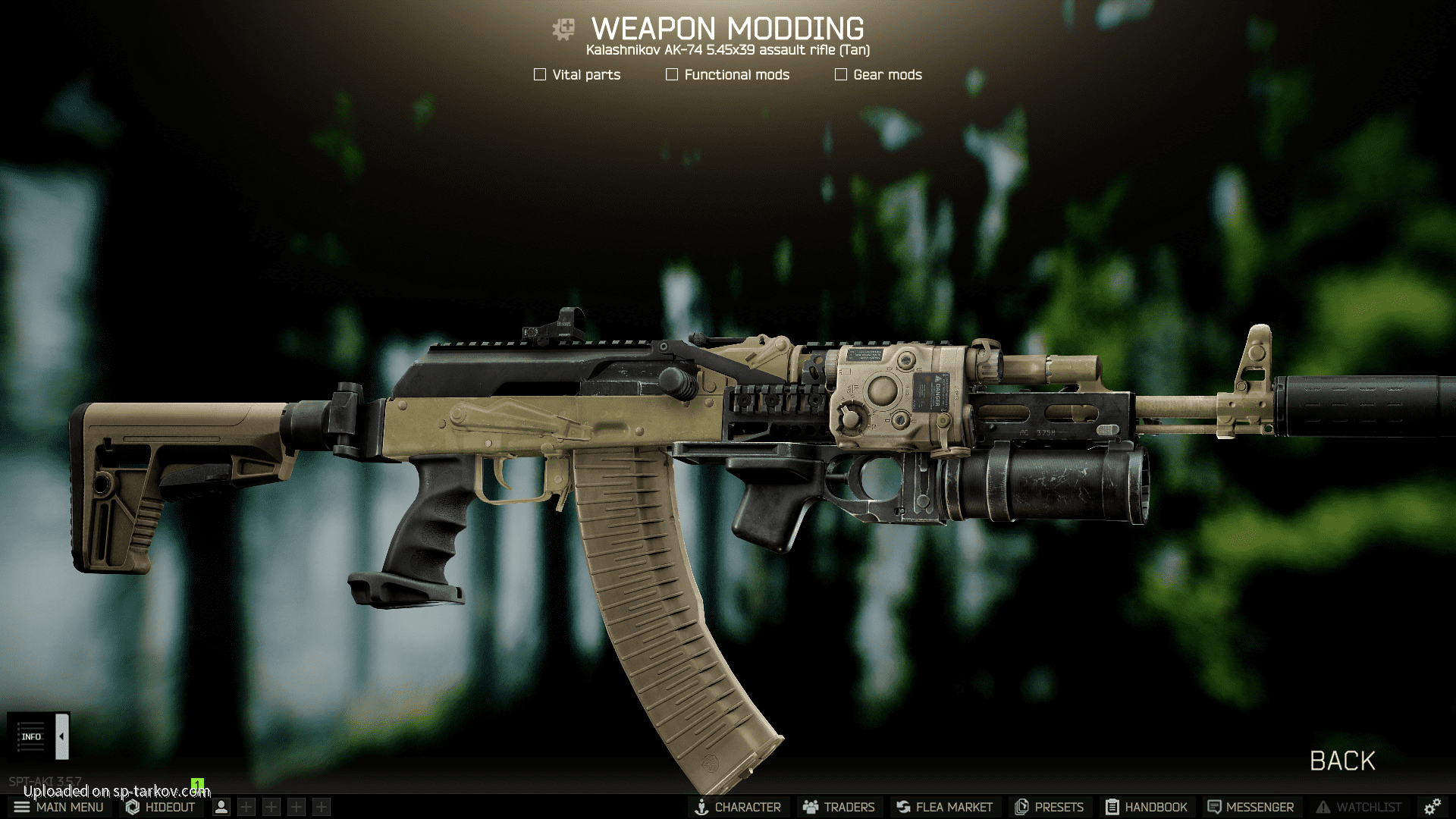Open the Handbook

pyautogui.click(x=1146, y=807)
